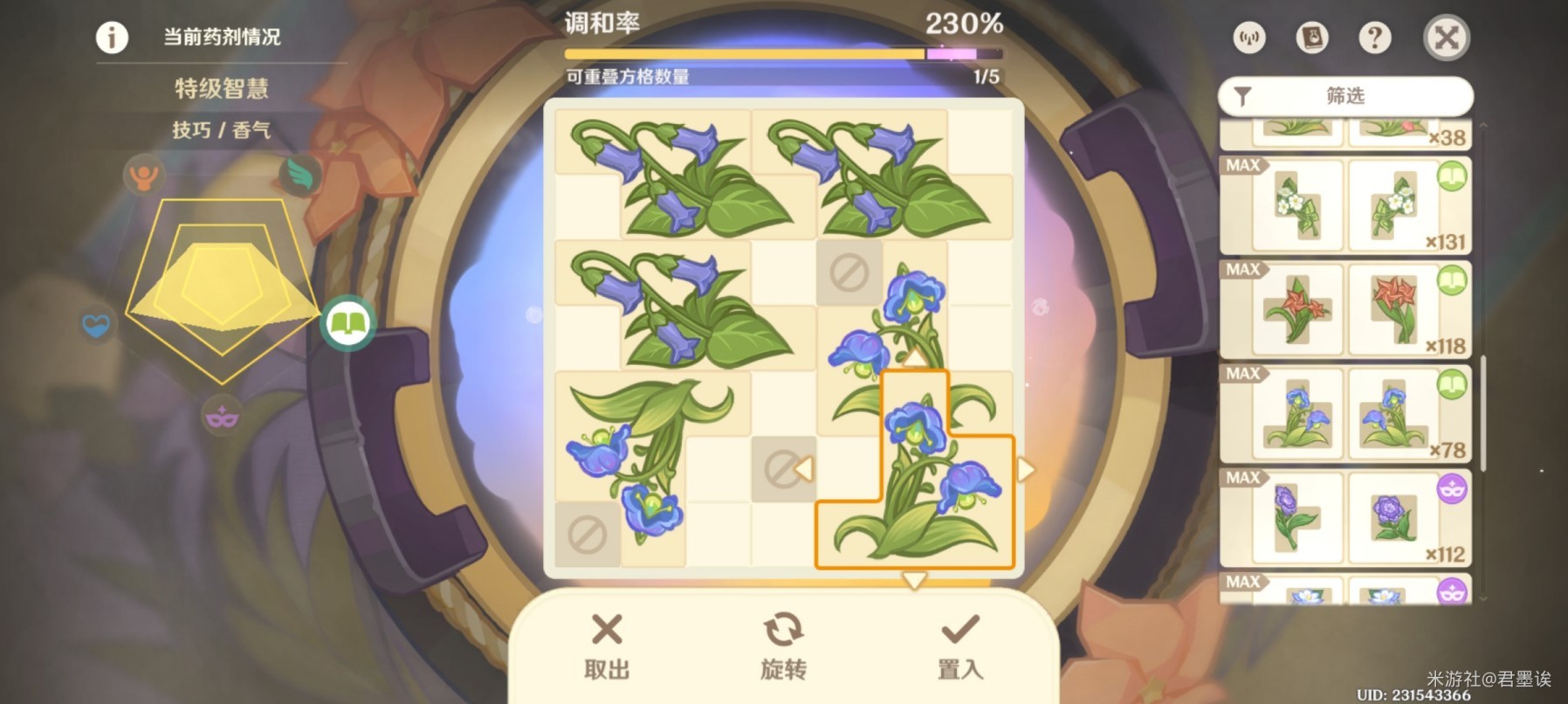The width and height of the screenshot is (1568, 704).
Task: Click the potion flask icon in top bar
Action: tap(1311, 38)
